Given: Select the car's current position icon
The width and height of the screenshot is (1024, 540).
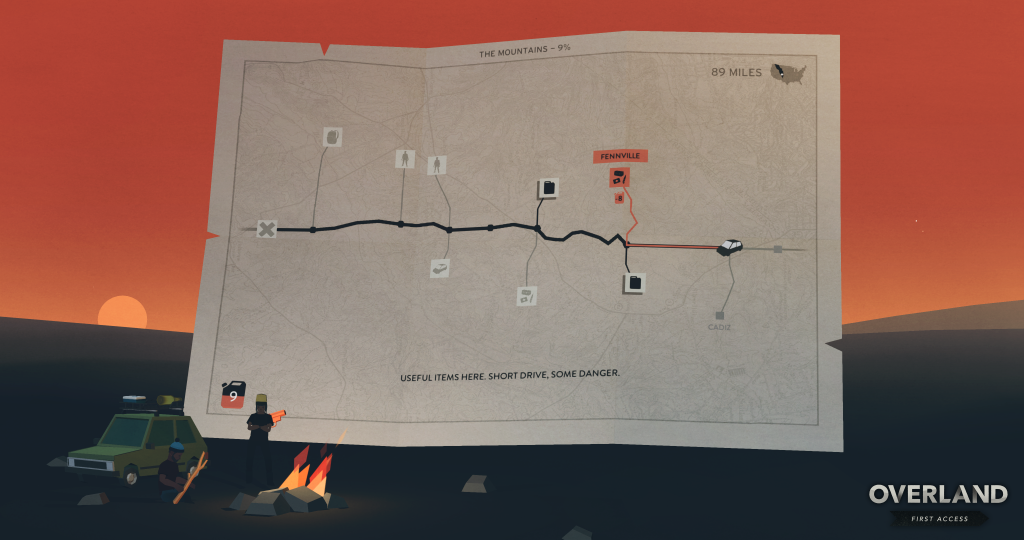Looking at the screenshot, I should pos(732,246).
